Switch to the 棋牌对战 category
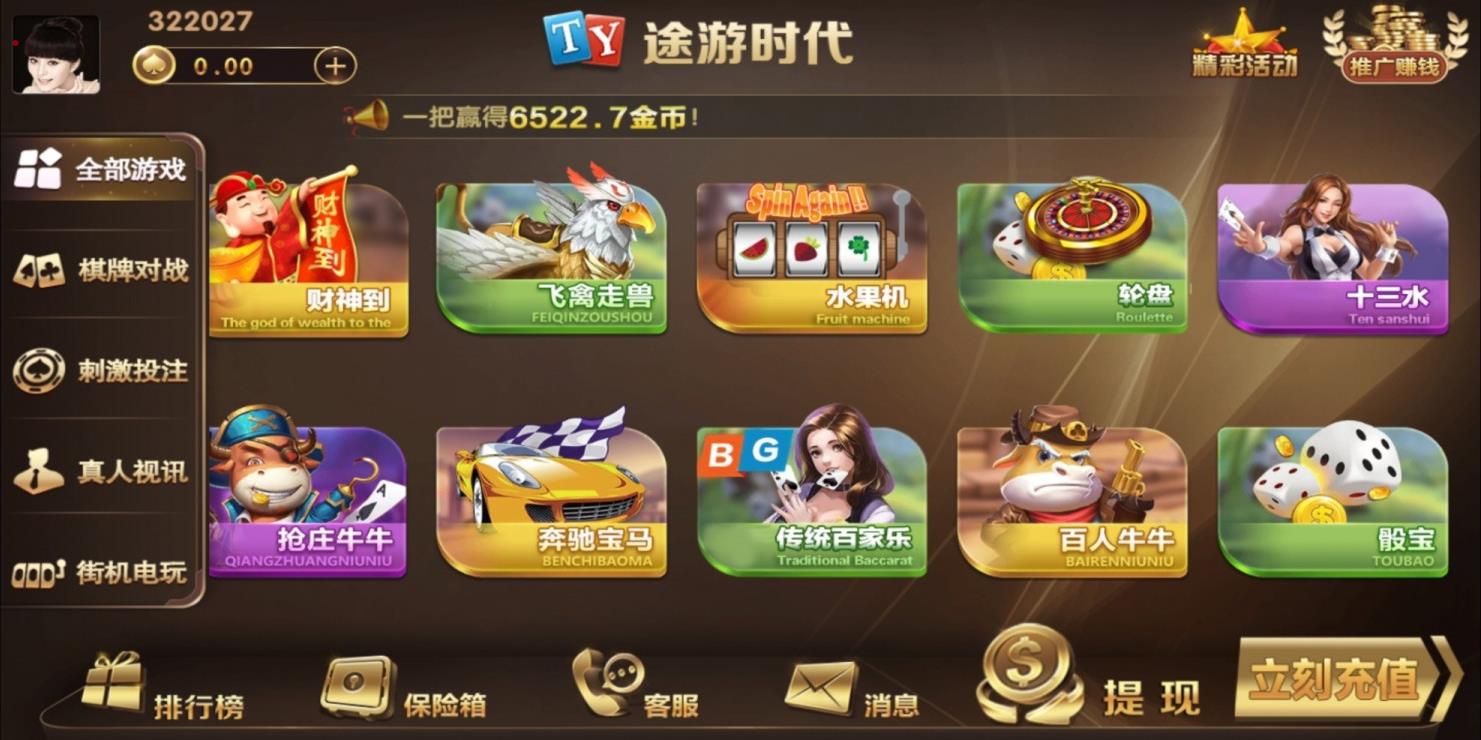 (100, 269)
